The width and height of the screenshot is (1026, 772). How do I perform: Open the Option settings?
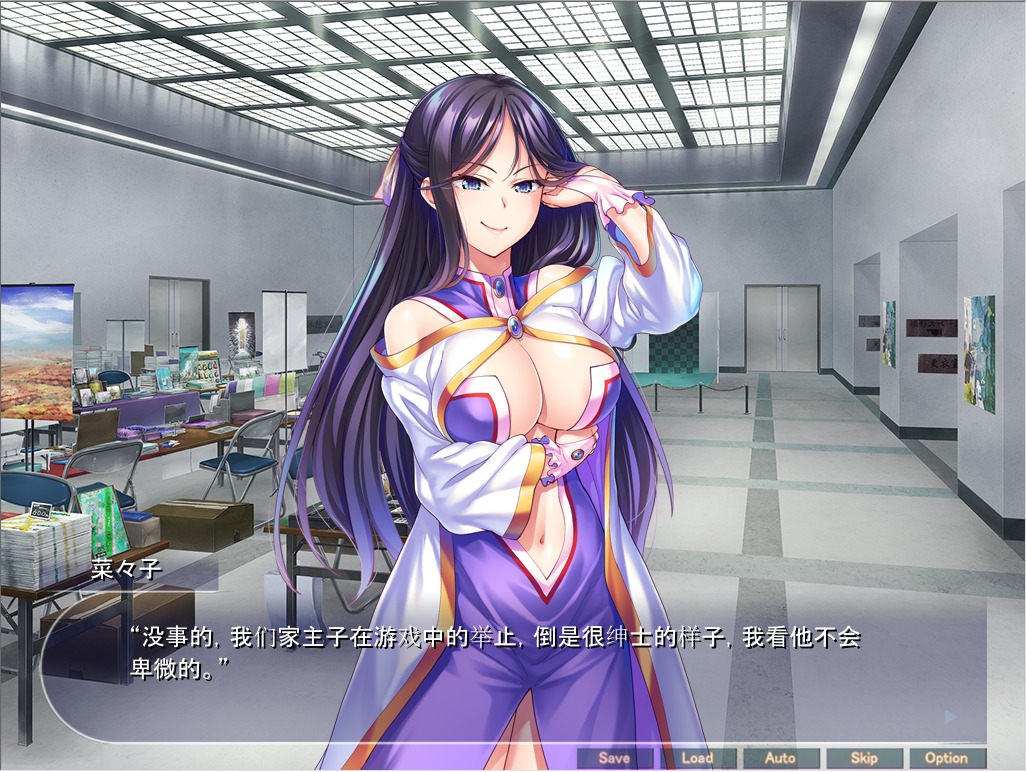[x=946, y=758]
